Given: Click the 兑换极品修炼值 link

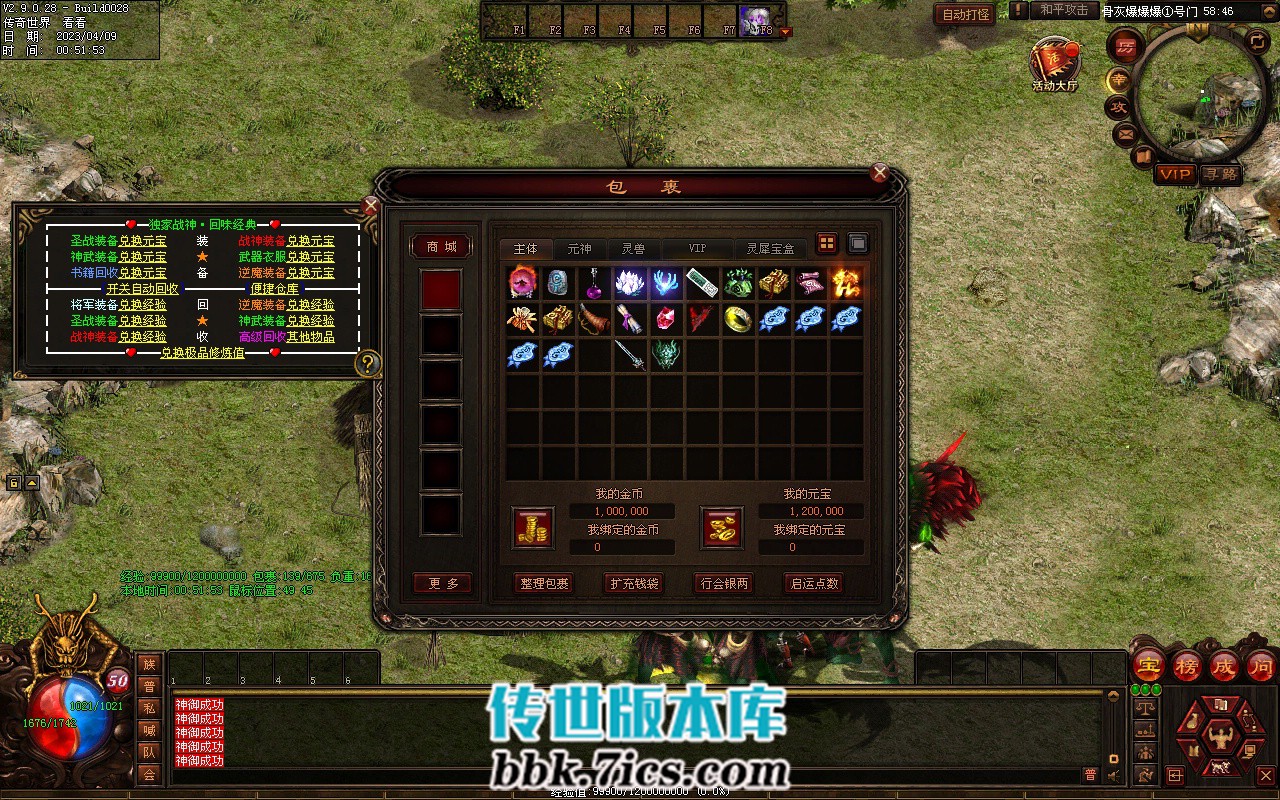Looking at the screenshot, I should [x=203, y=353].
